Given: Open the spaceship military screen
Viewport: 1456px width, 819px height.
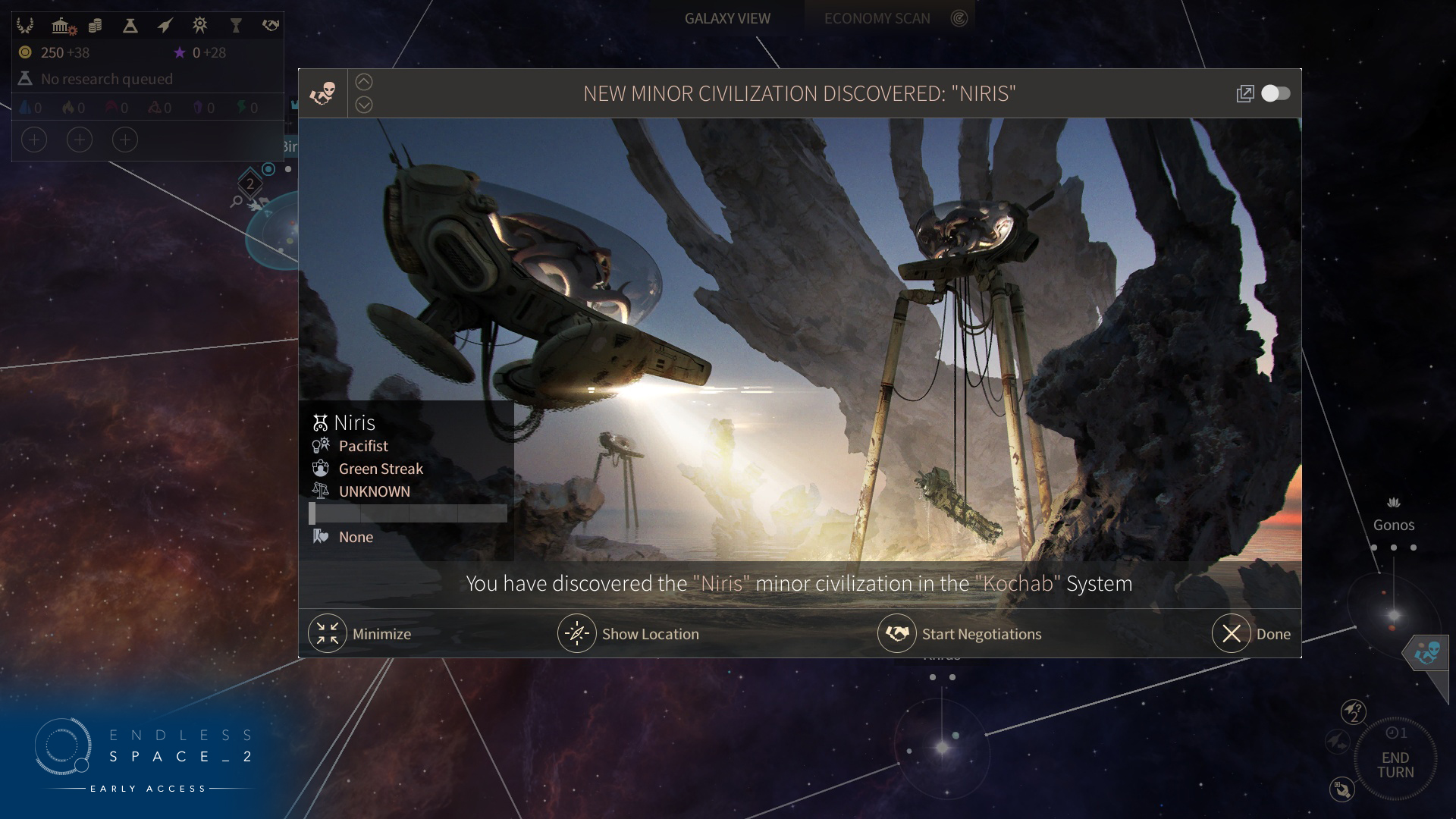Looking at the screenshot, I should 165,26.
